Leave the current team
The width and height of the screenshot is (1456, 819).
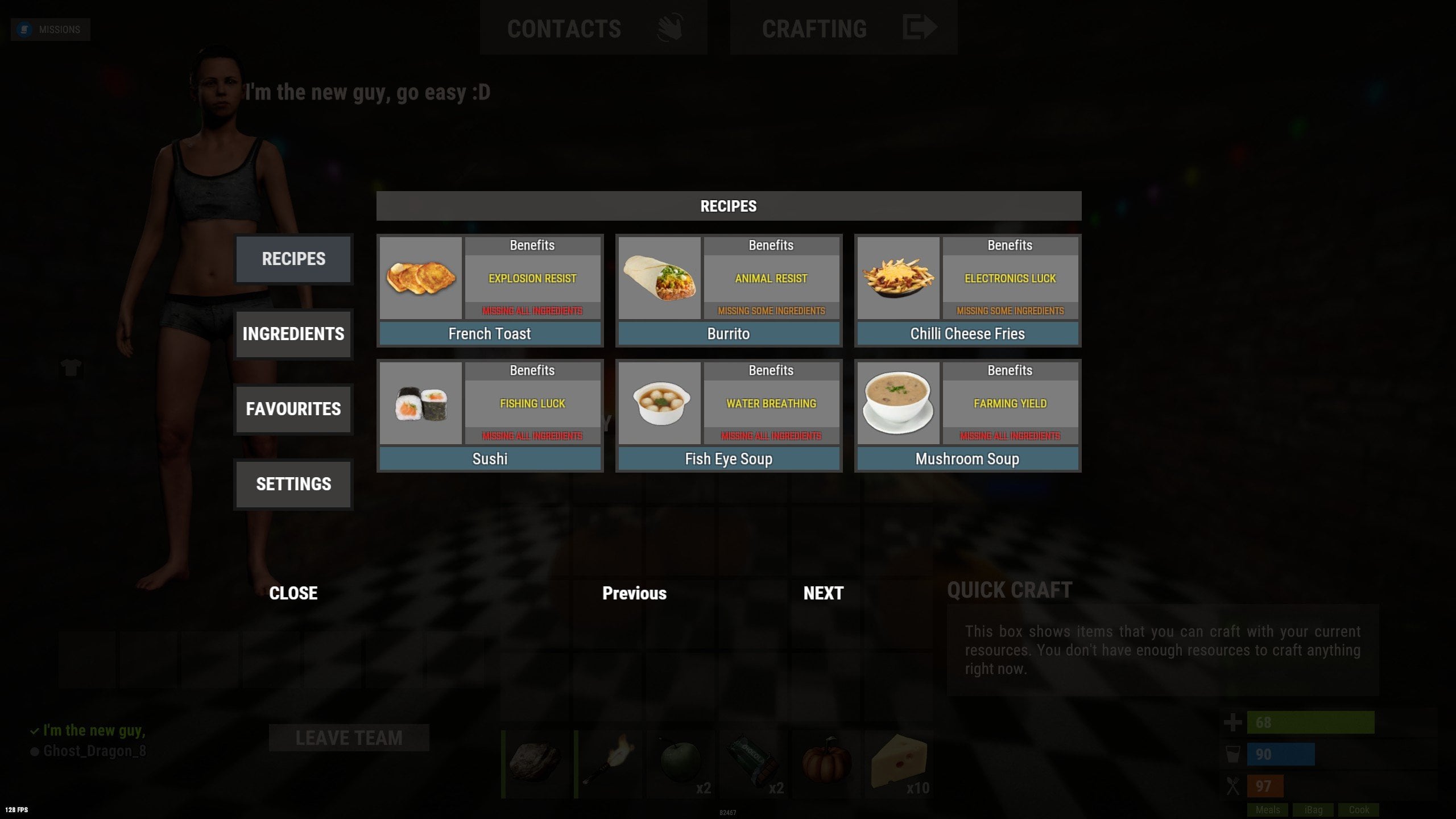point(349,738)
